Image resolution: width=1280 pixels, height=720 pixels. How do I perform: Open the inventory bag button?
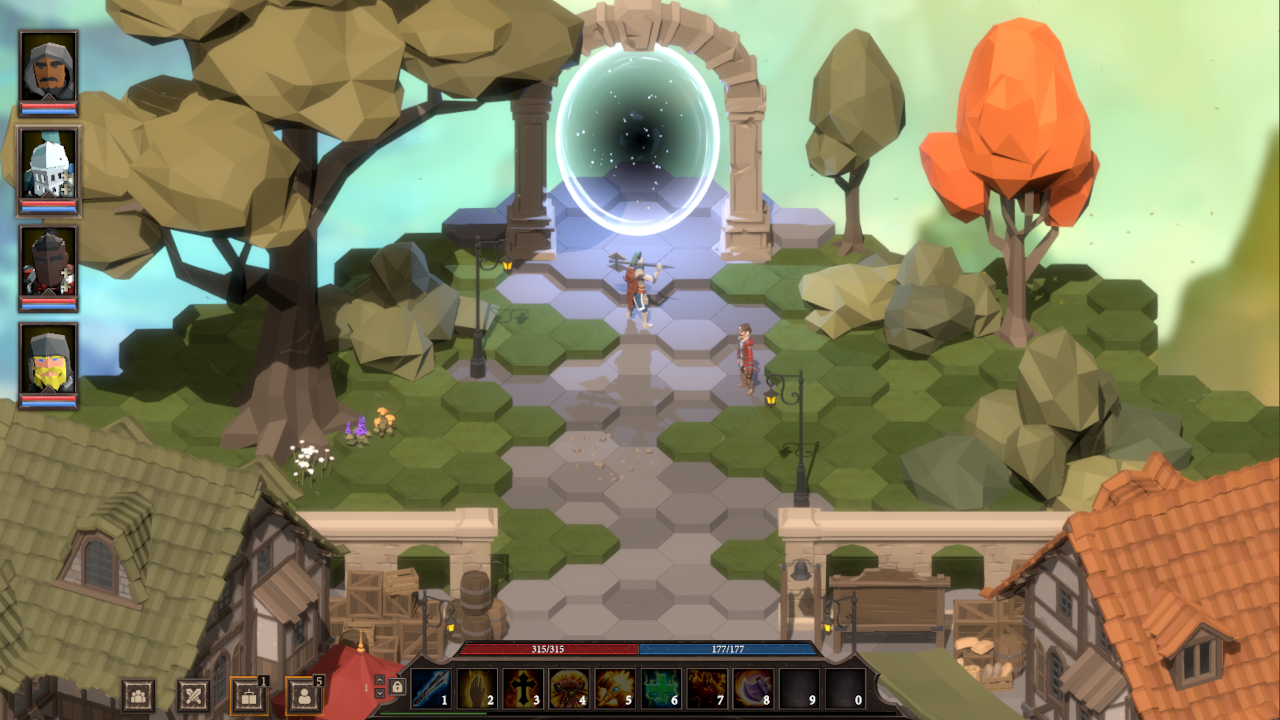(x=248, y=695)
